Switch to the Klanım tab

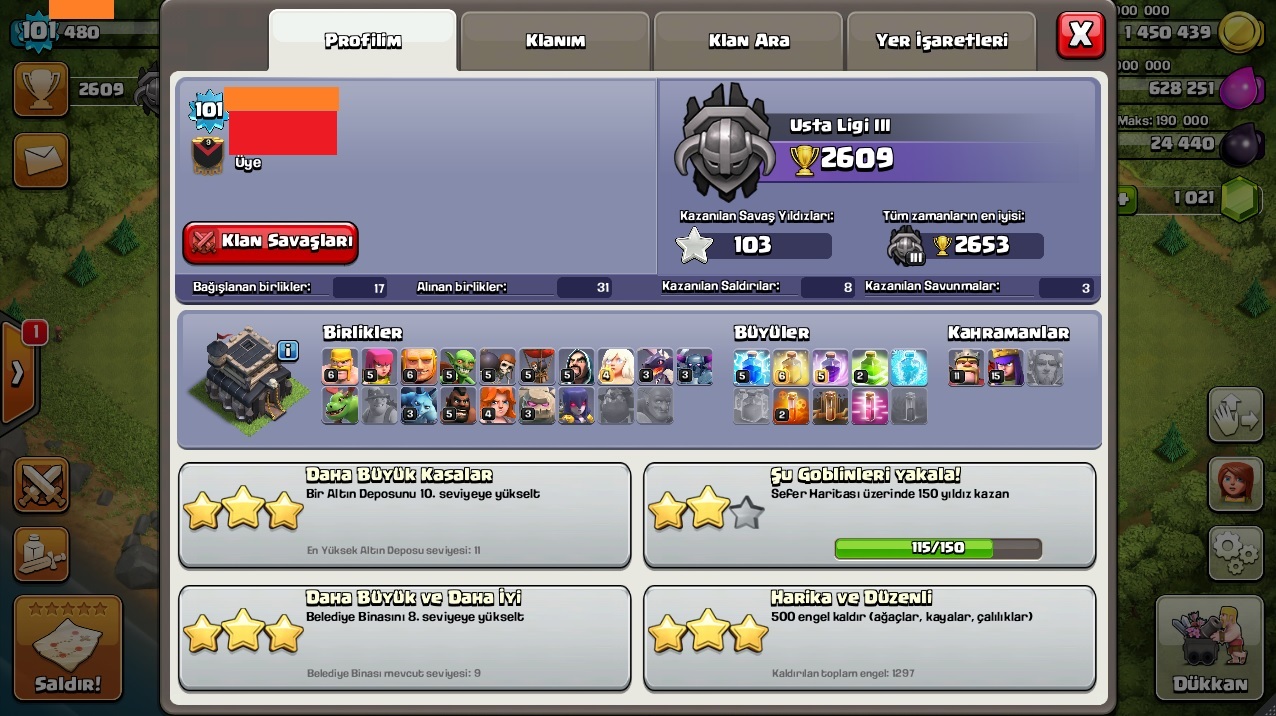(555, 41)
